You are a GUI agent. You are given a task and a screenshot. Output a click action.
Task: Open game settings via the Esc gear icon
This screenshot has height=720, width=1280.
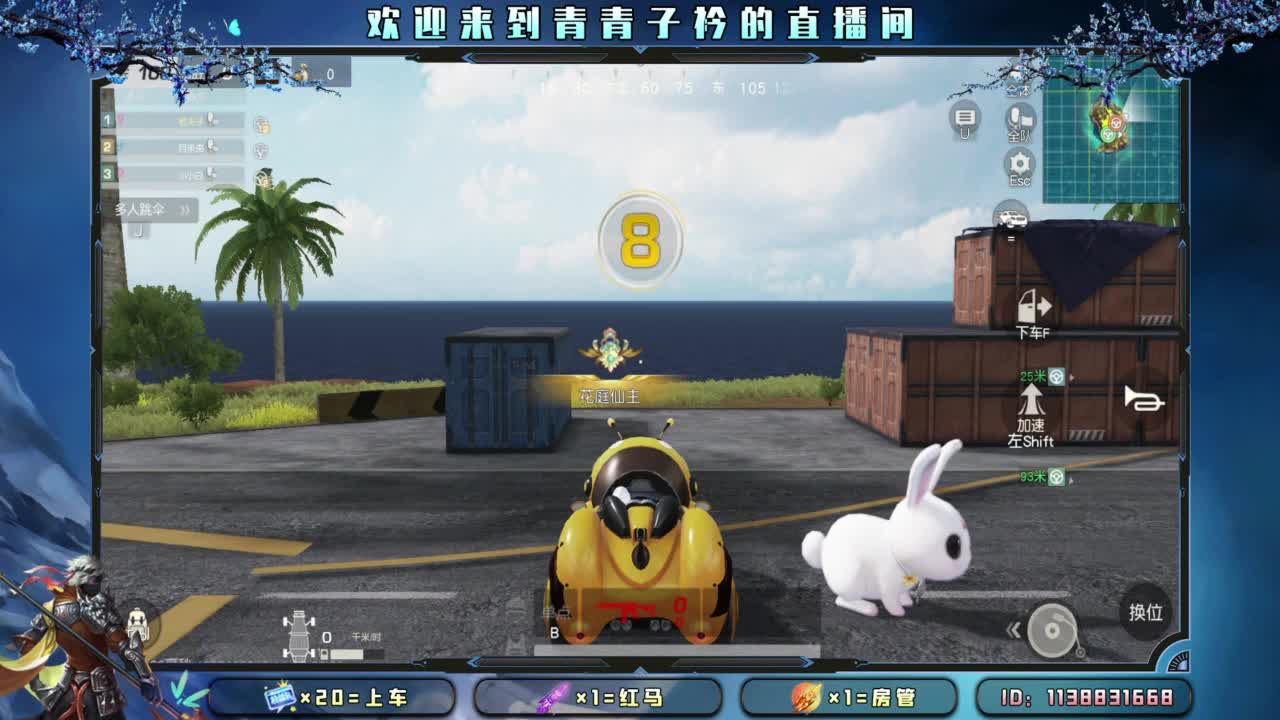pos(1017,162)
